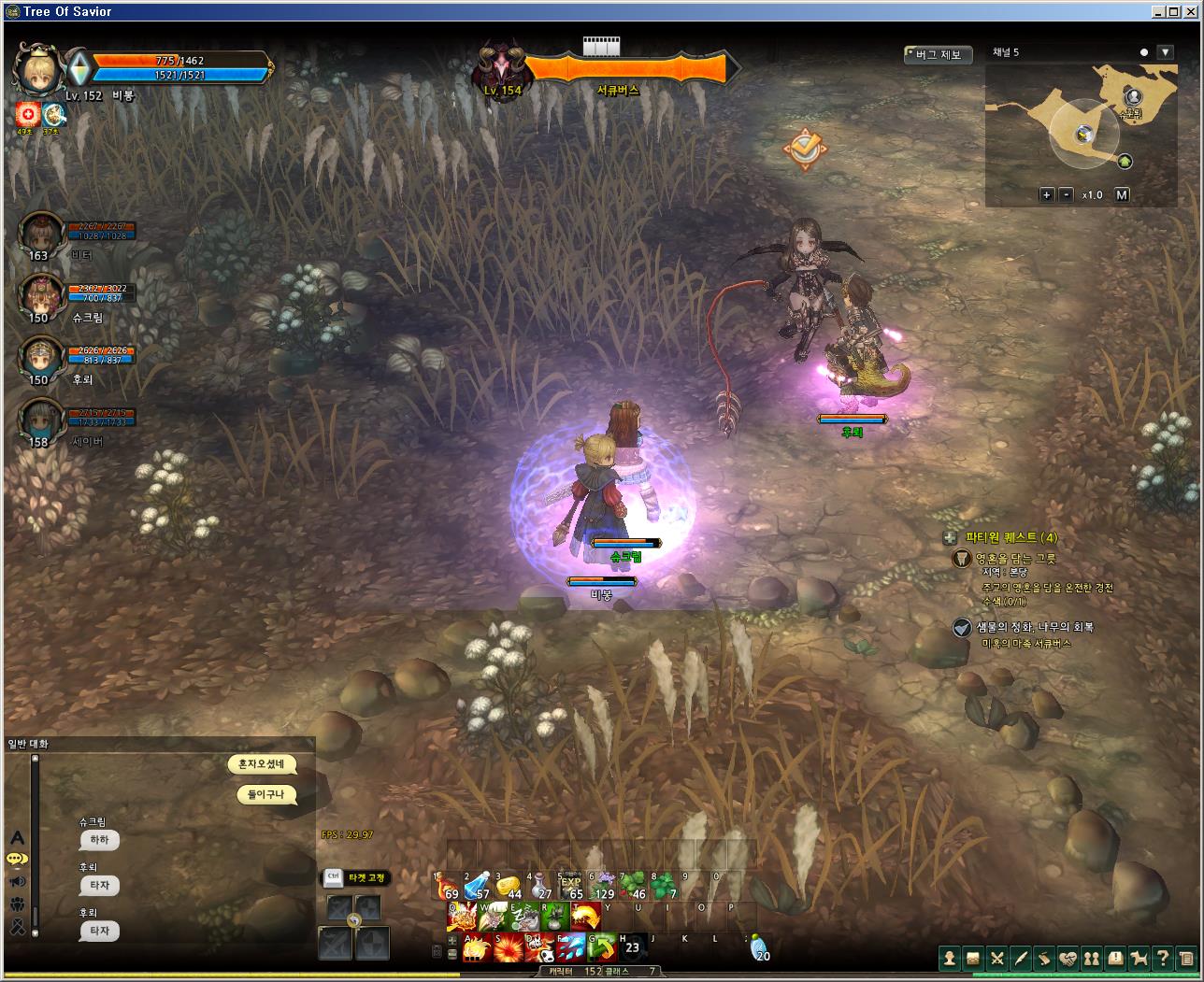Open the character info menu icon
Screen dimensions: 1204x982
pyautogui.click(x=950, y=958)
